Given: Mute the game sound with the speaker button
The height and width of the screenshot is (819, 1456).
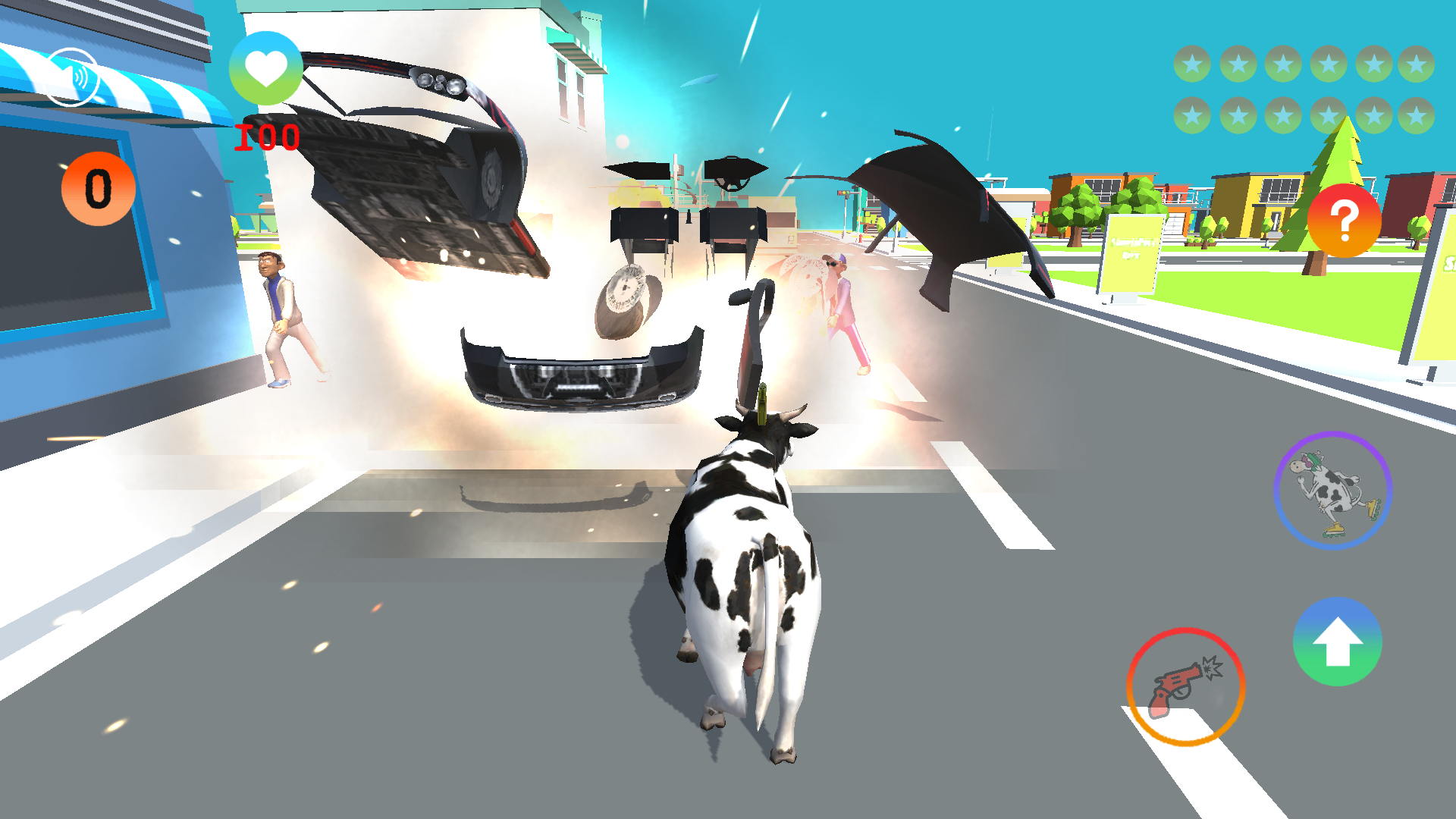Looking at the screenshot, I should 74,77.
